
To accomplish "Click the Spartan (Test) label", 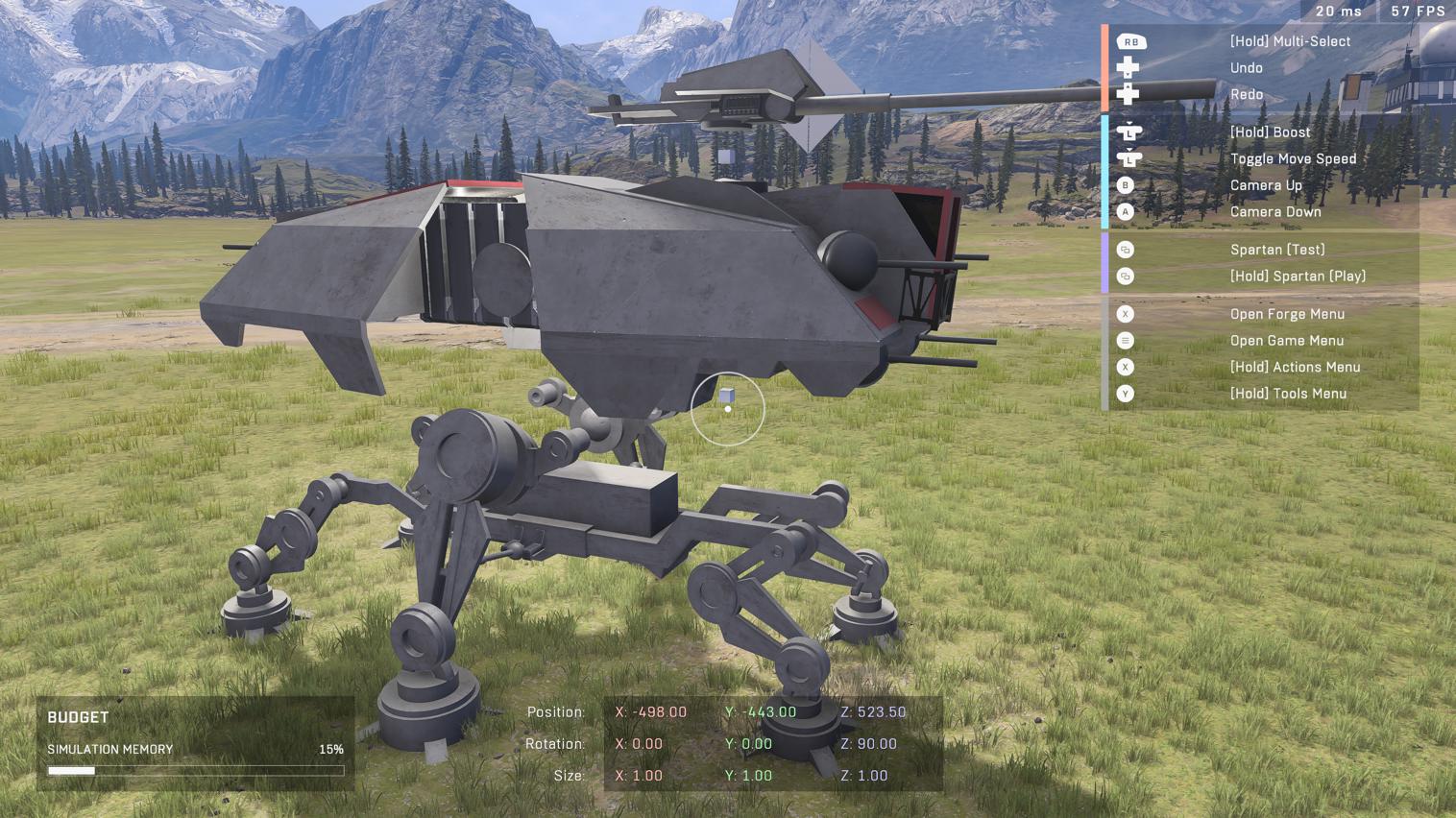I will (x=1277, y=249).
